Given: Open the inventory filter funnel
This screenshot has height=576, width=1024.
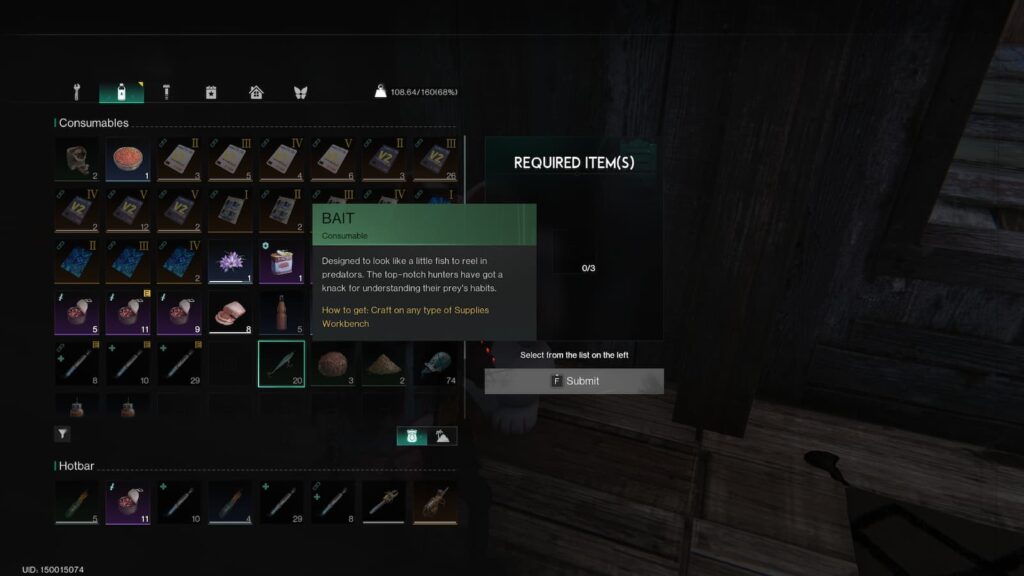Looking at the screenshot, I should click(62, 434).
